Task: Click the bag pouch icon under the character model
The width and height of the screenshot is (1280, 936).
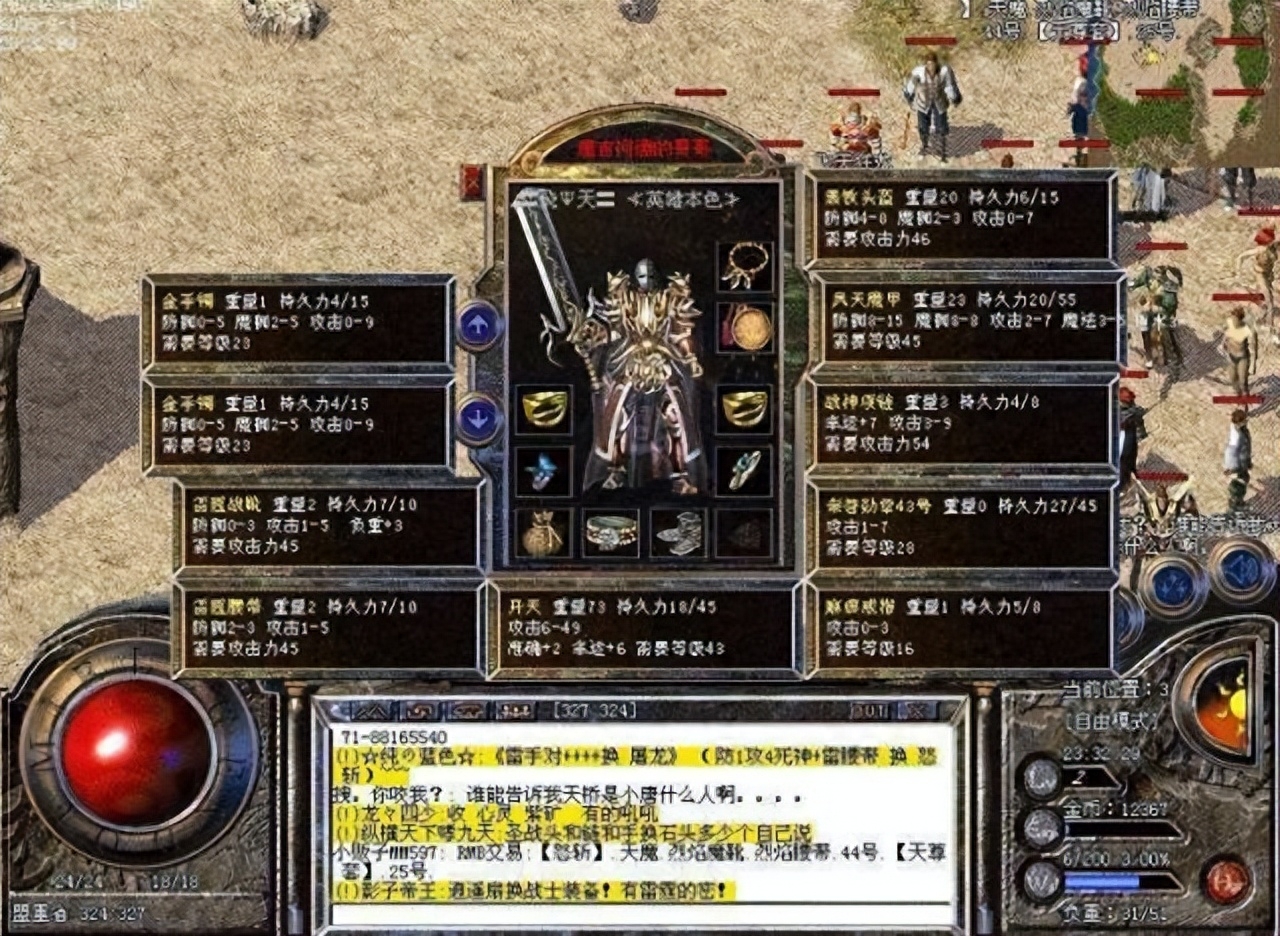Action: point(542,533)
